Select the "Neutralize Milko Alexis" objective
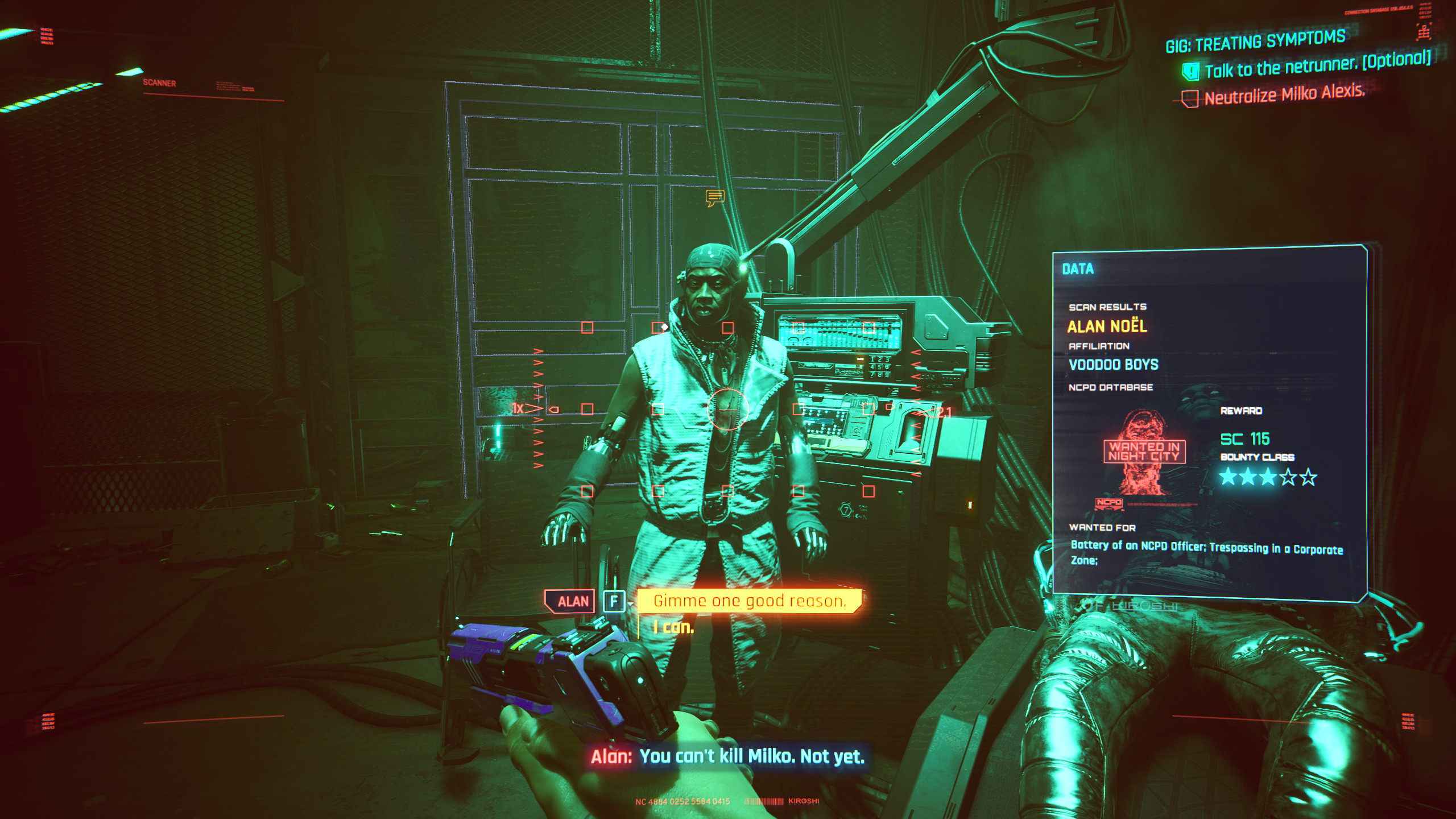Image resolution: width=1456 pixels, height=819 pixels. coord(1284,94)
